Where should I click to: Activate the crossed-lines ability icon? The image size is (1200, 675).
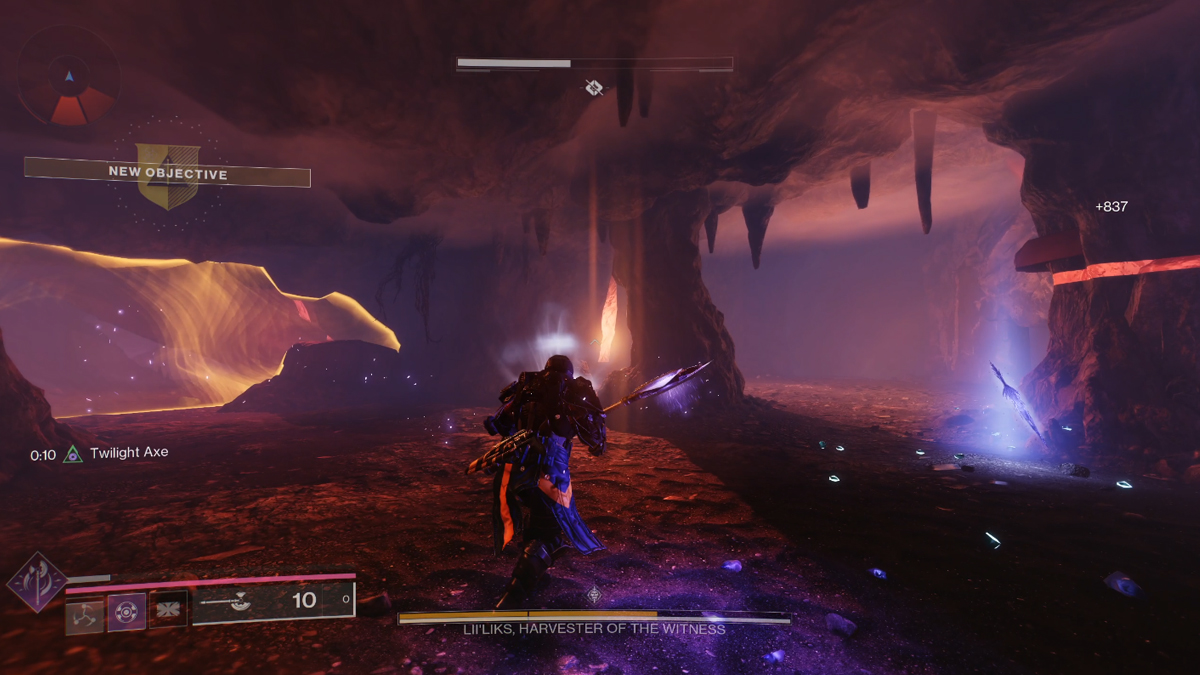pos(168,609)
